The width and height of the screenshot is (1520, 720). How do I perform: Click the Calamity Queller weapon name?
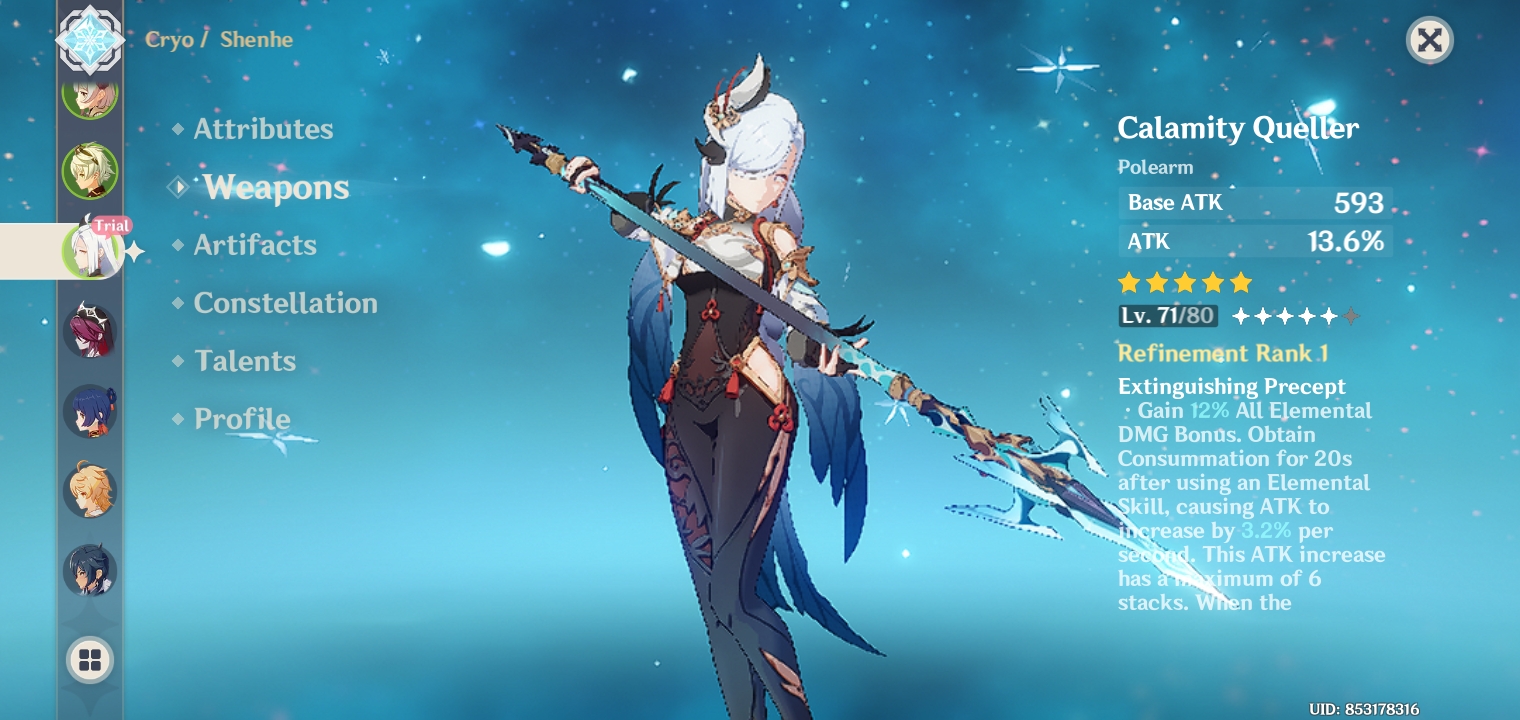tap(1238, 128)
